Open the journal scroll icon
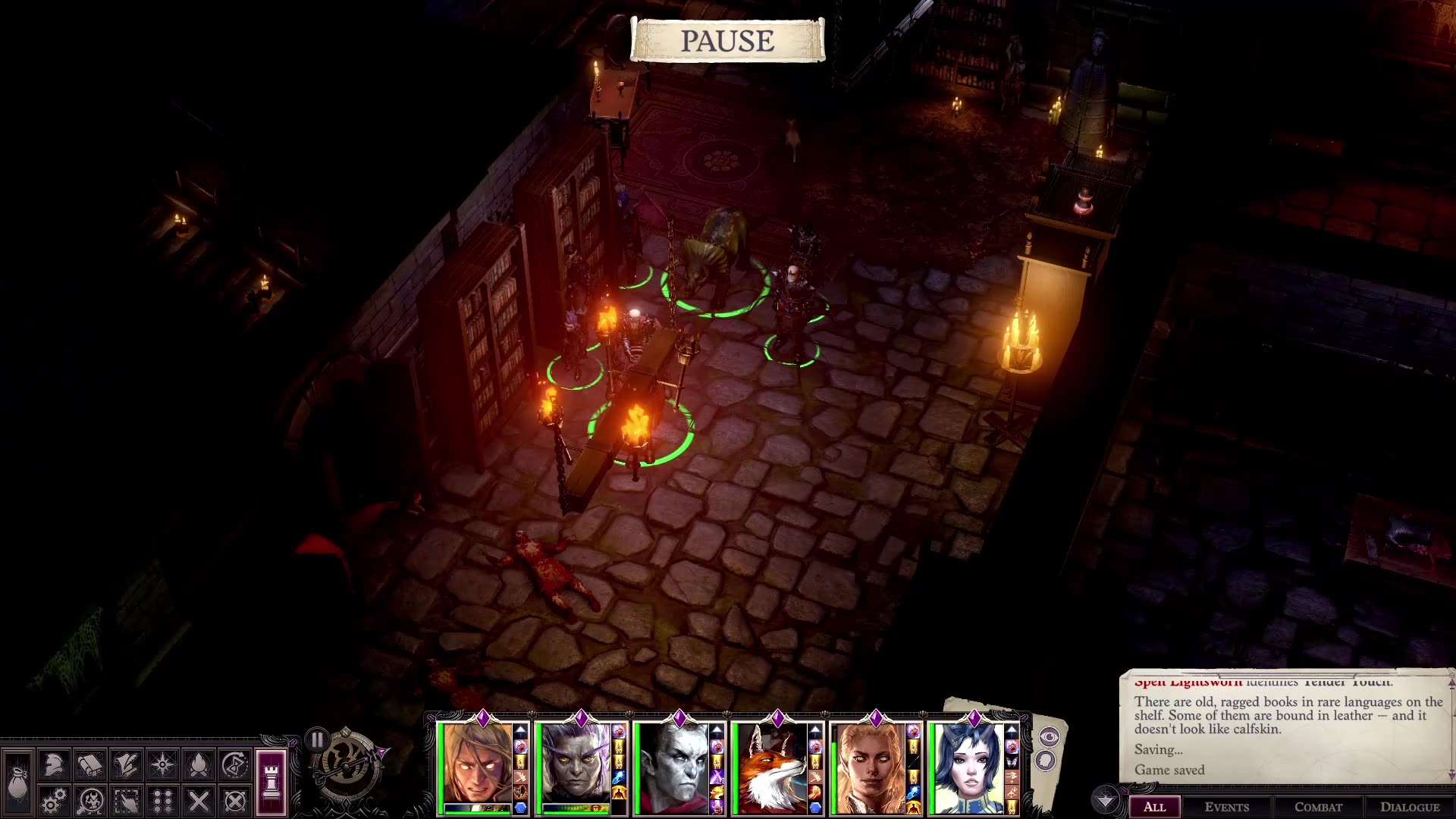 click(127, 764)
